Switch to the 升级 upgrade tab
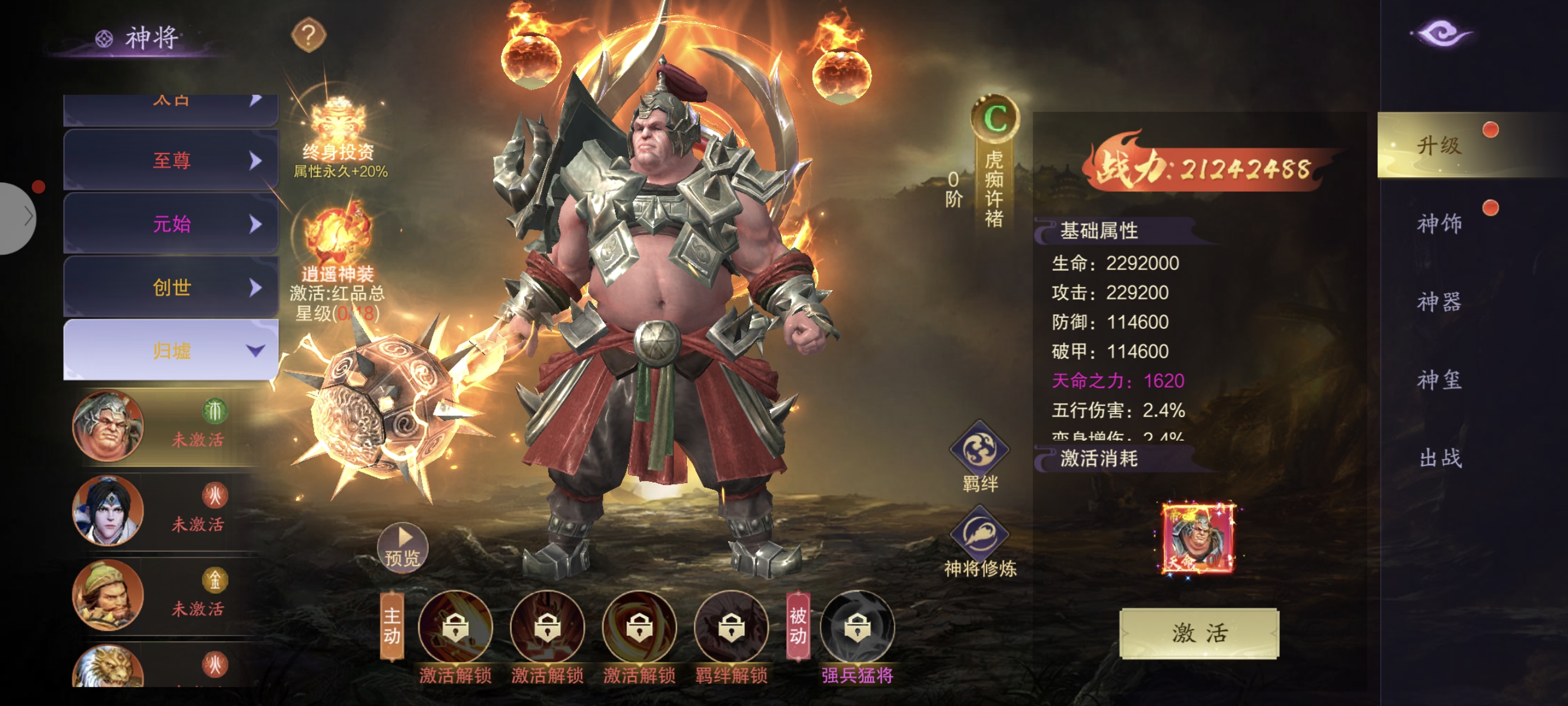The width and height of the screenshot is (1568, 706). point(1439,145)
